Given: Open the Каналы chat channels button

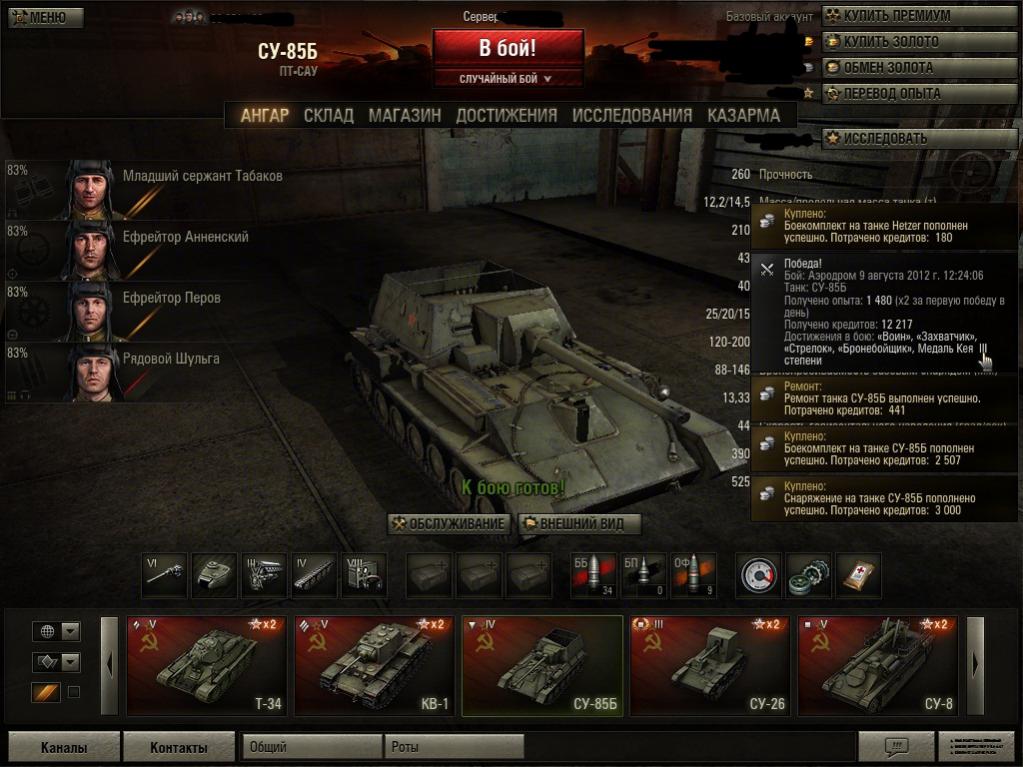Looking at the screenshot, I should (x=64, y=747).
